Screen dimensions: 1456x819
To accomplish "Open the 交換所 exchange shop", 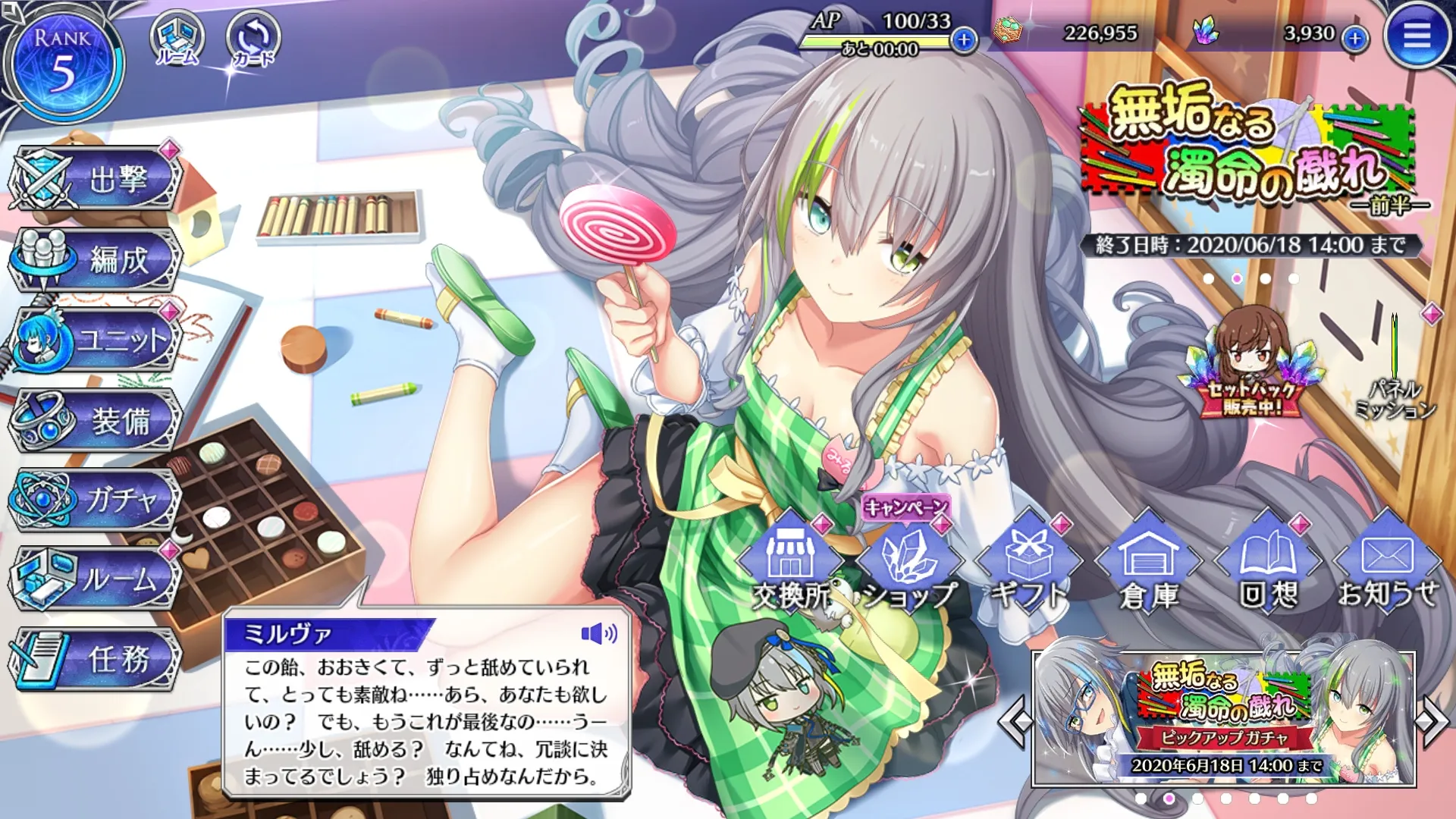I will pos(789,565).
